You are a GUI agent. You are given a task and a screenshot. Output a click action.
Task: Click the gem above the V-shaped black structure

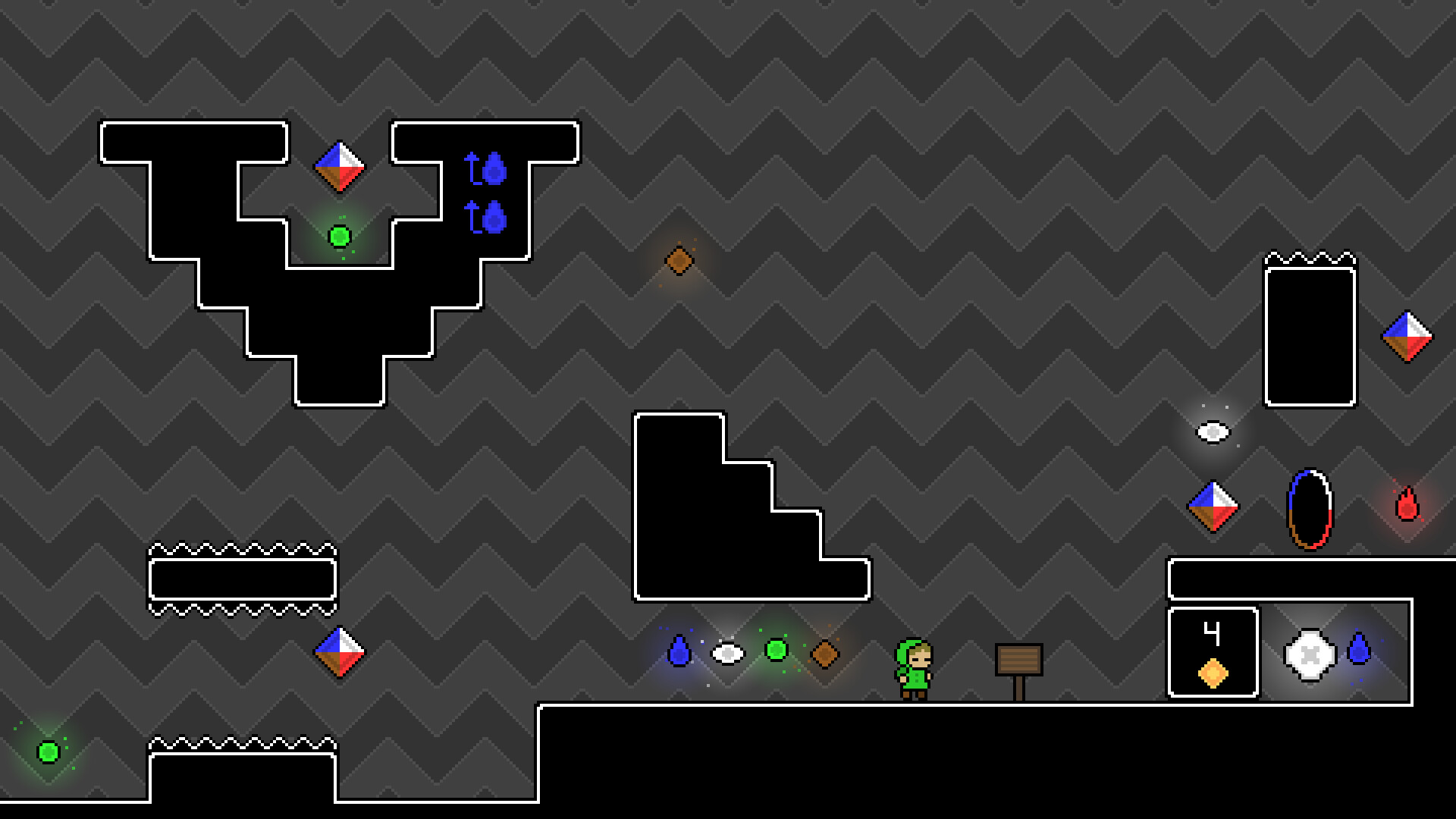coord(340,168)
